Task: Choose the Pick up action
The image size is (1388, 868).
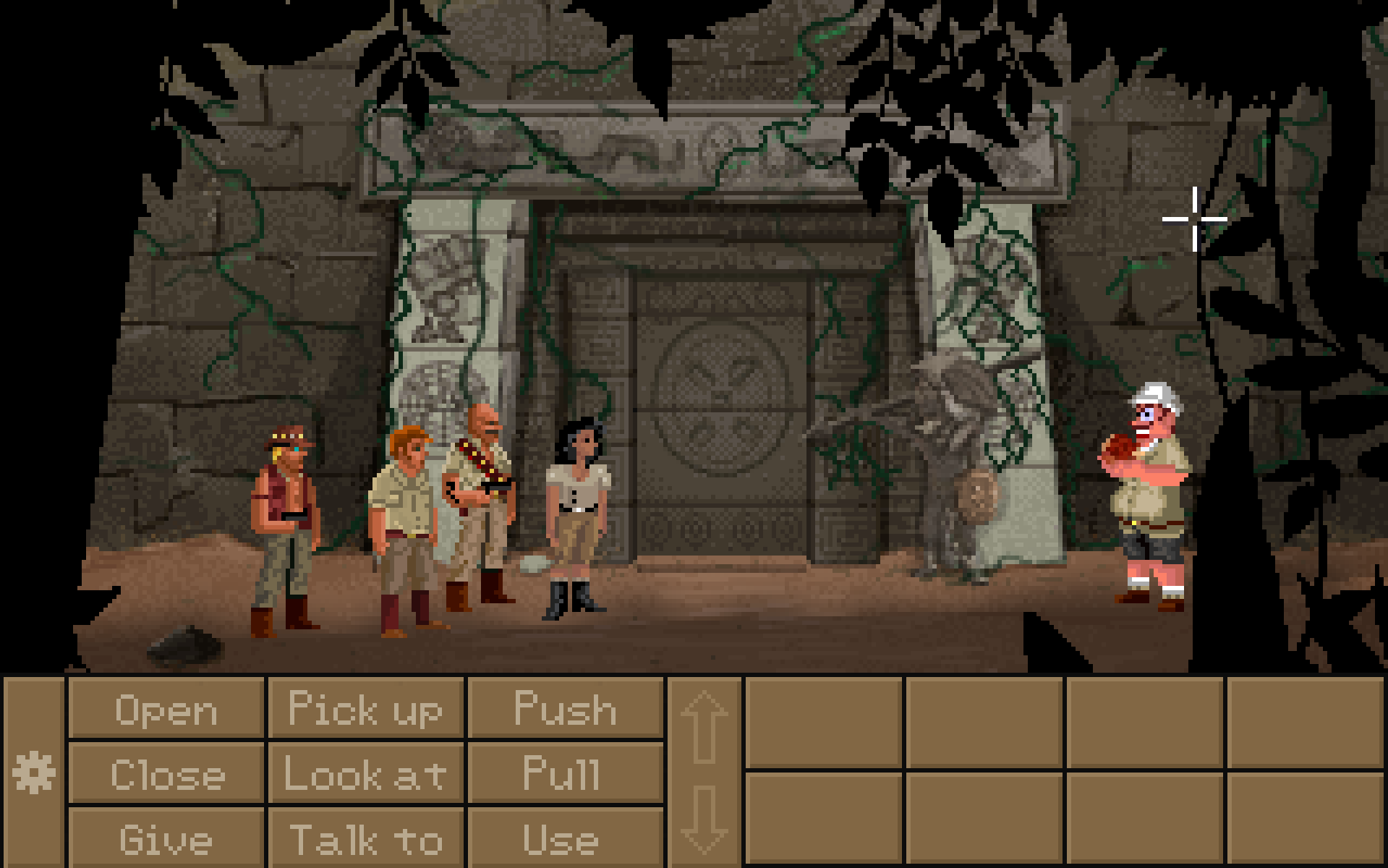Action: (x=365, y=709)
